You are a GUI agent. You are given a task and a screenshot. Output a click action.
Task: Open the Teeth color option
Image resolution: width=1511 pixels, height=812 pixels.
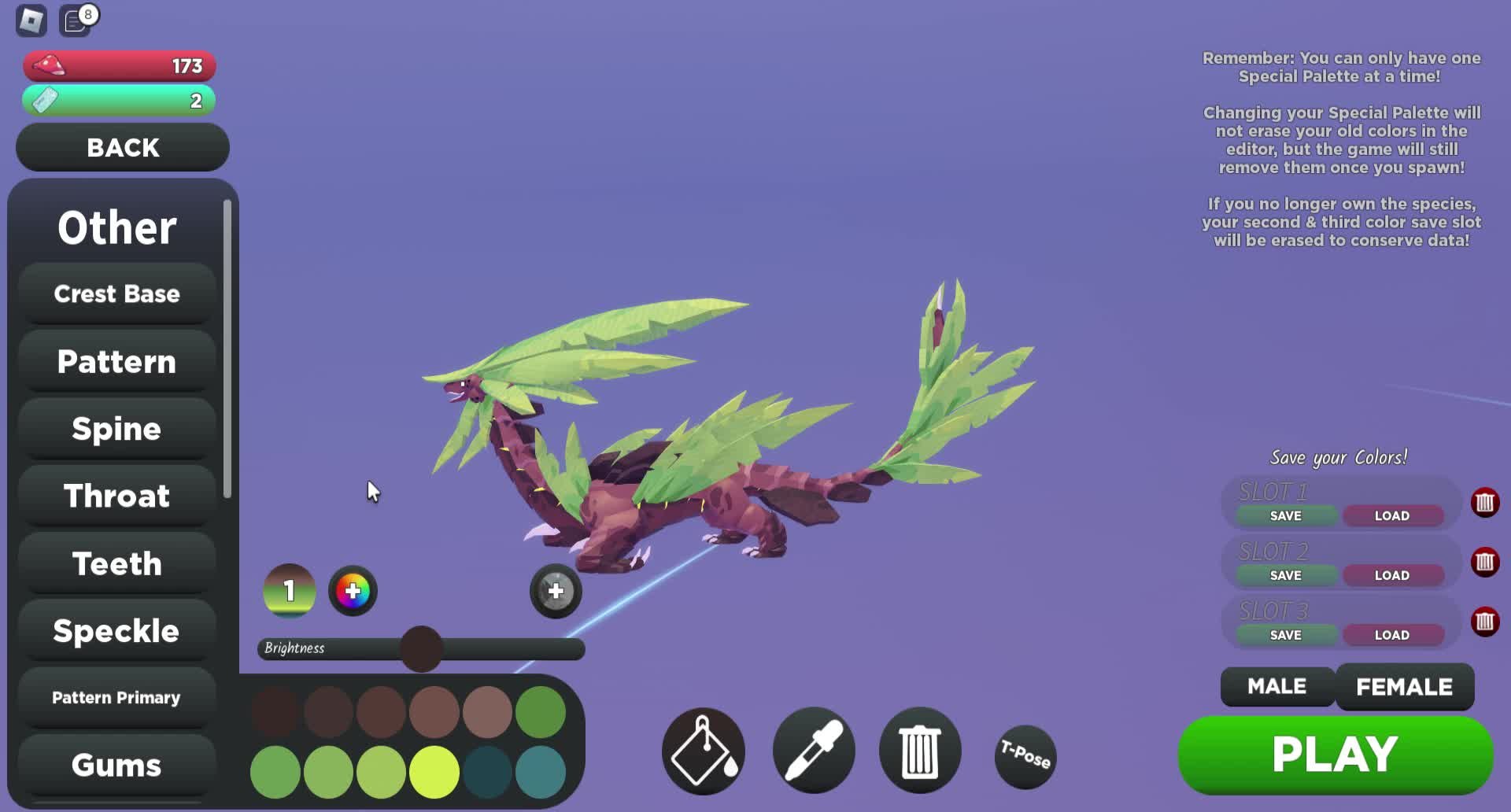tap(116, 563)
